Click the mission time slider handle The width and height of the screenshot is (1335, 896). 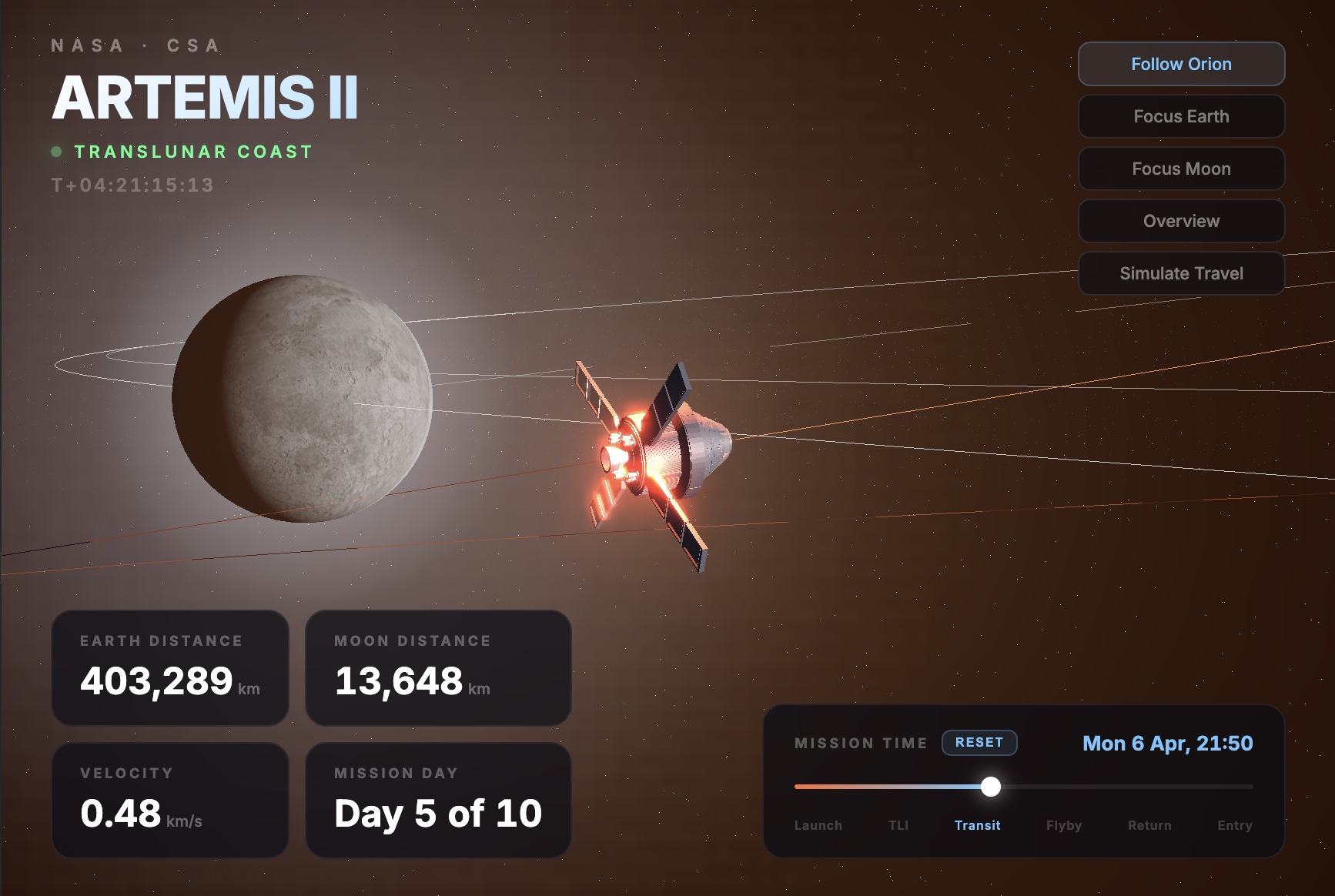click(x=991, y=787)
